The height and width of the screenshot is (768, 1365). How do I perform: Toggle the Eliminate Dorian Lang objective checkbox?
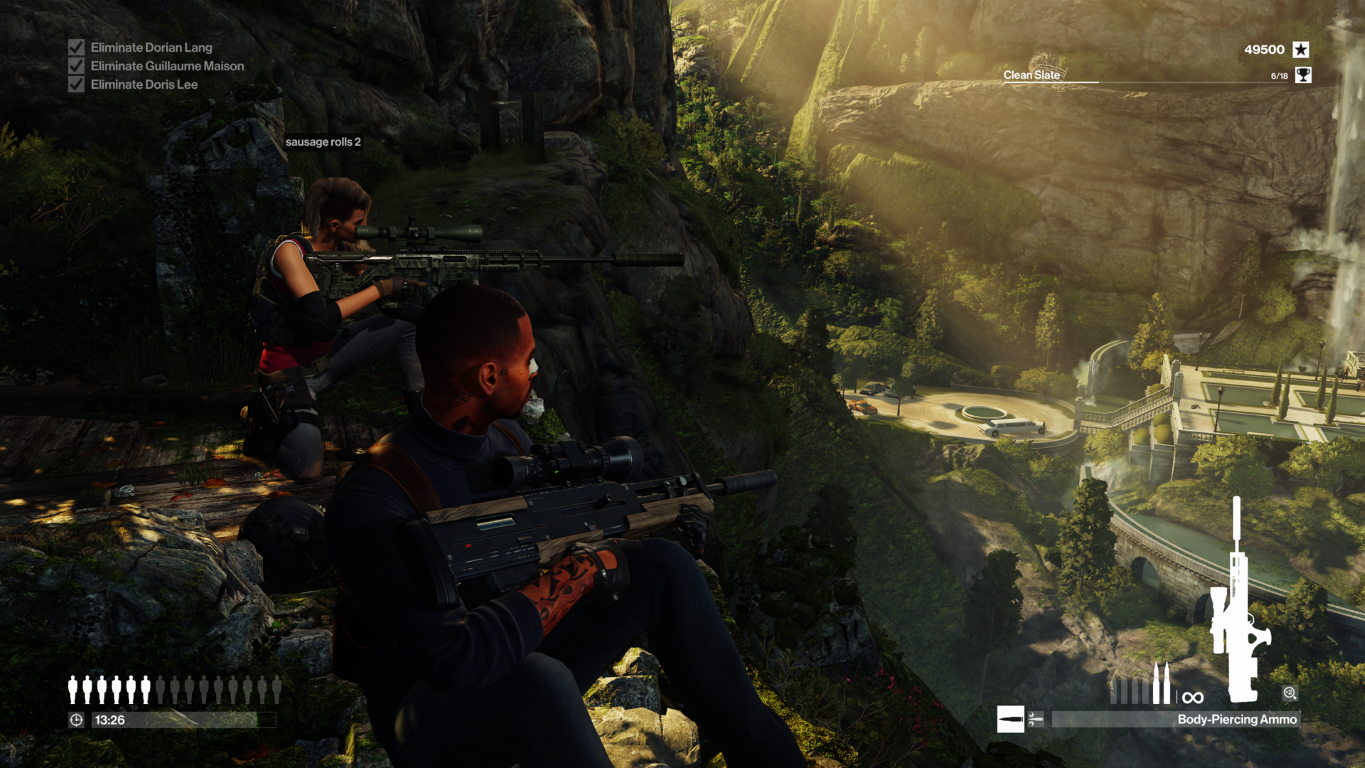[x=76, y=47]
